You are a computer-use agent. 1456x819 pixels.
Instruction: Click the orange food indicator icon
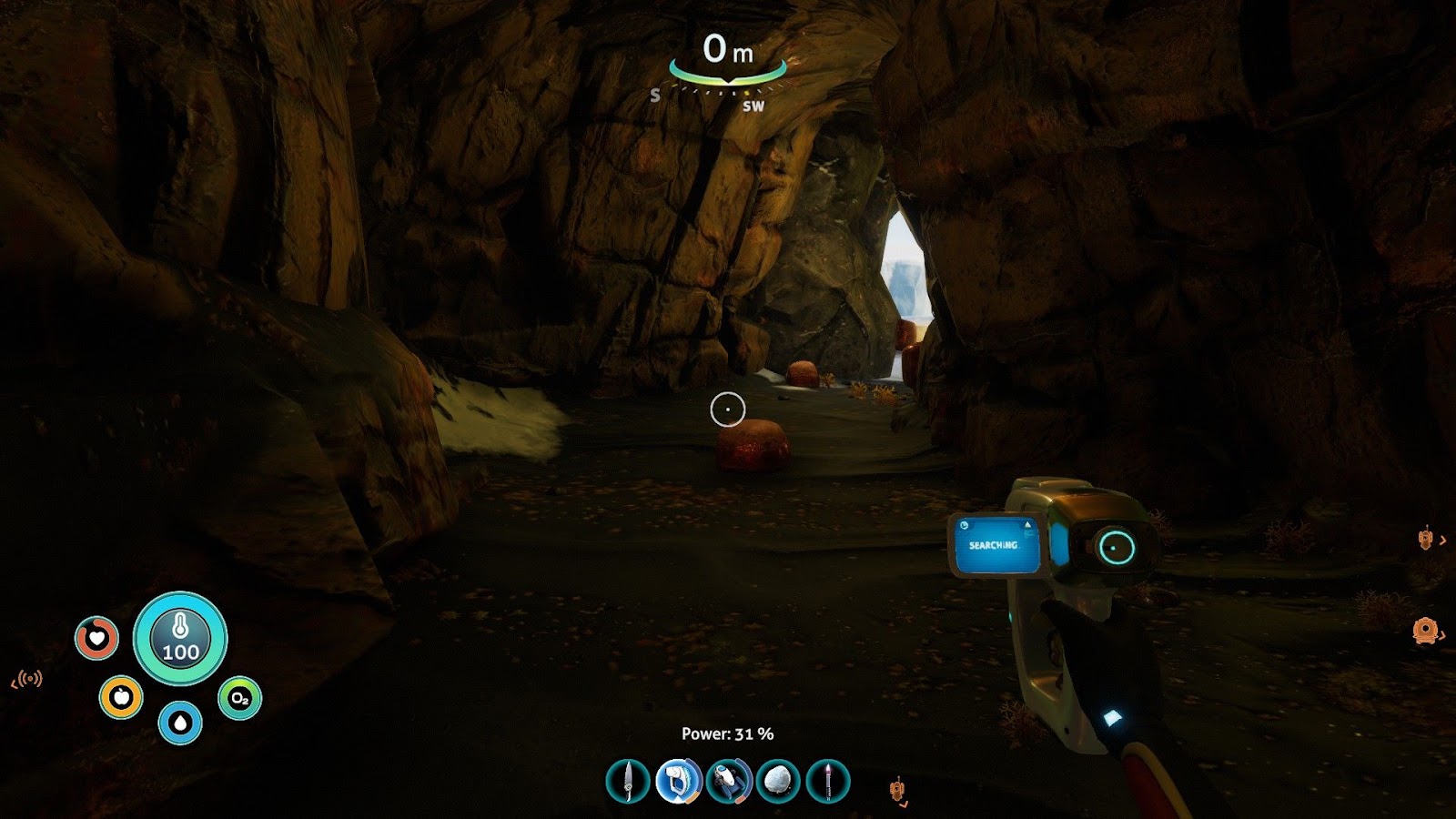(121, 695)
